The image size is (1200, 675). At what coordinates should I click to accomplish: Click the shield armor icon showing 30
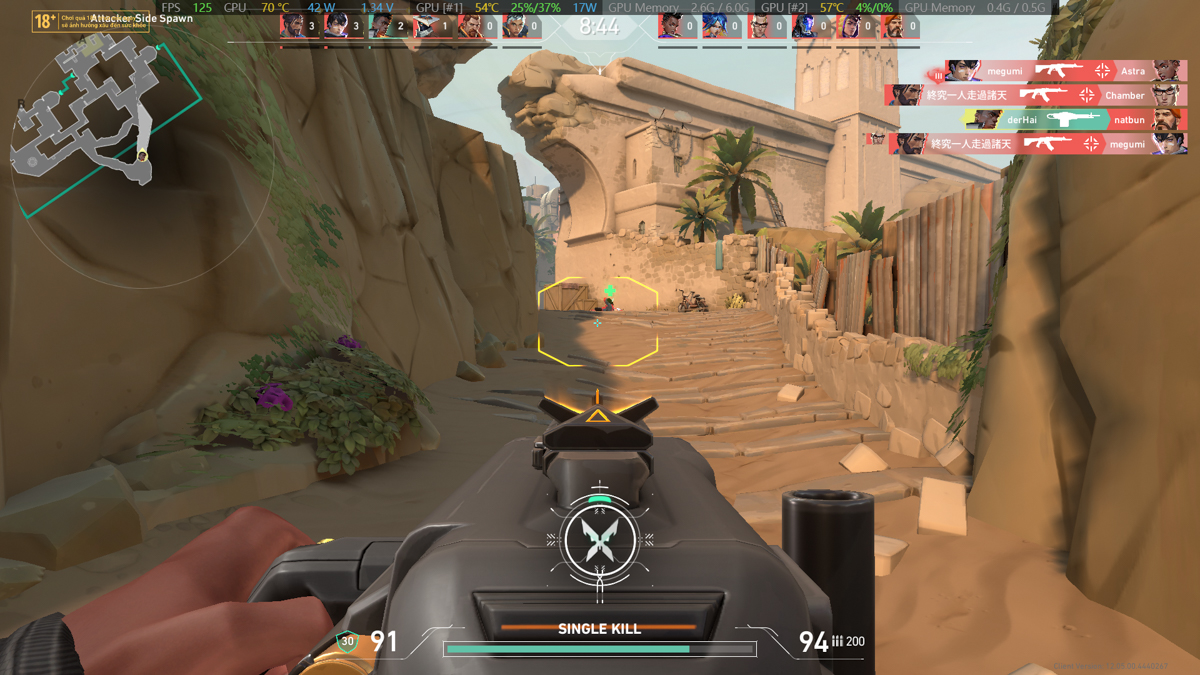tap(347, 641)
